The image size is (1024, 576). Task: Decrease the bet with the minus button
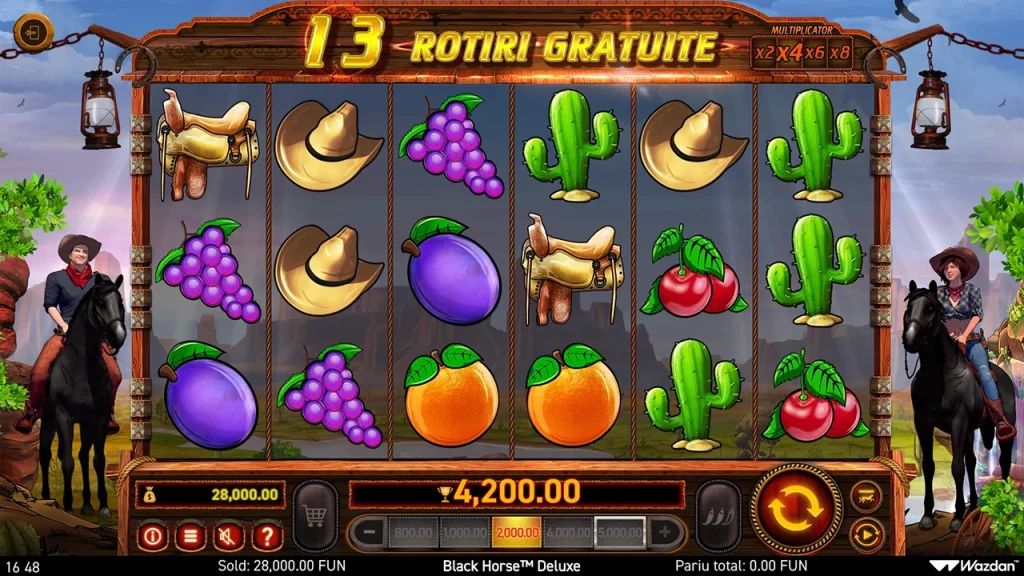369,533
